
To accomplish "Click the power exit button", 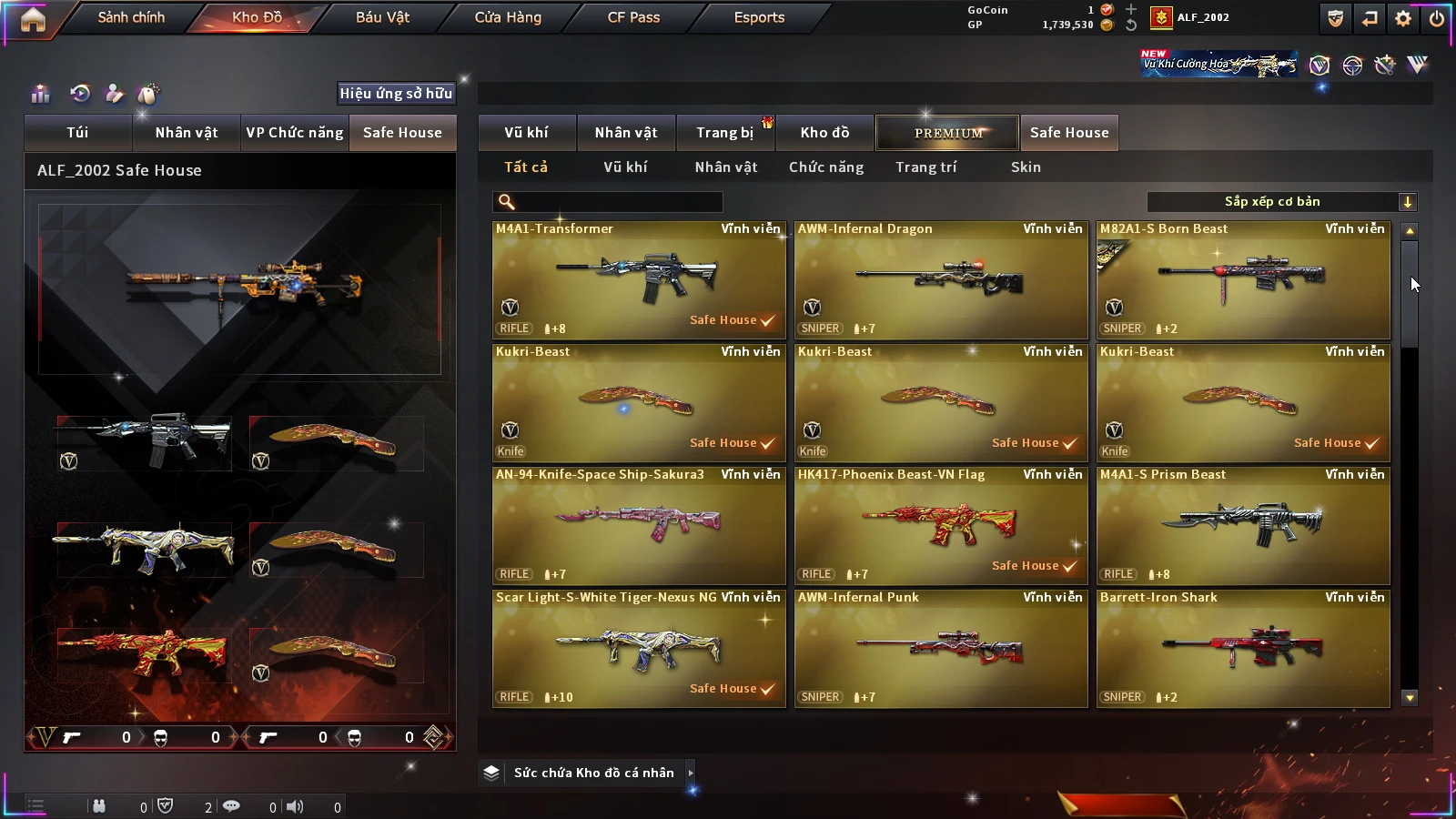I will pyautogui.click(x=1437, y=18).
